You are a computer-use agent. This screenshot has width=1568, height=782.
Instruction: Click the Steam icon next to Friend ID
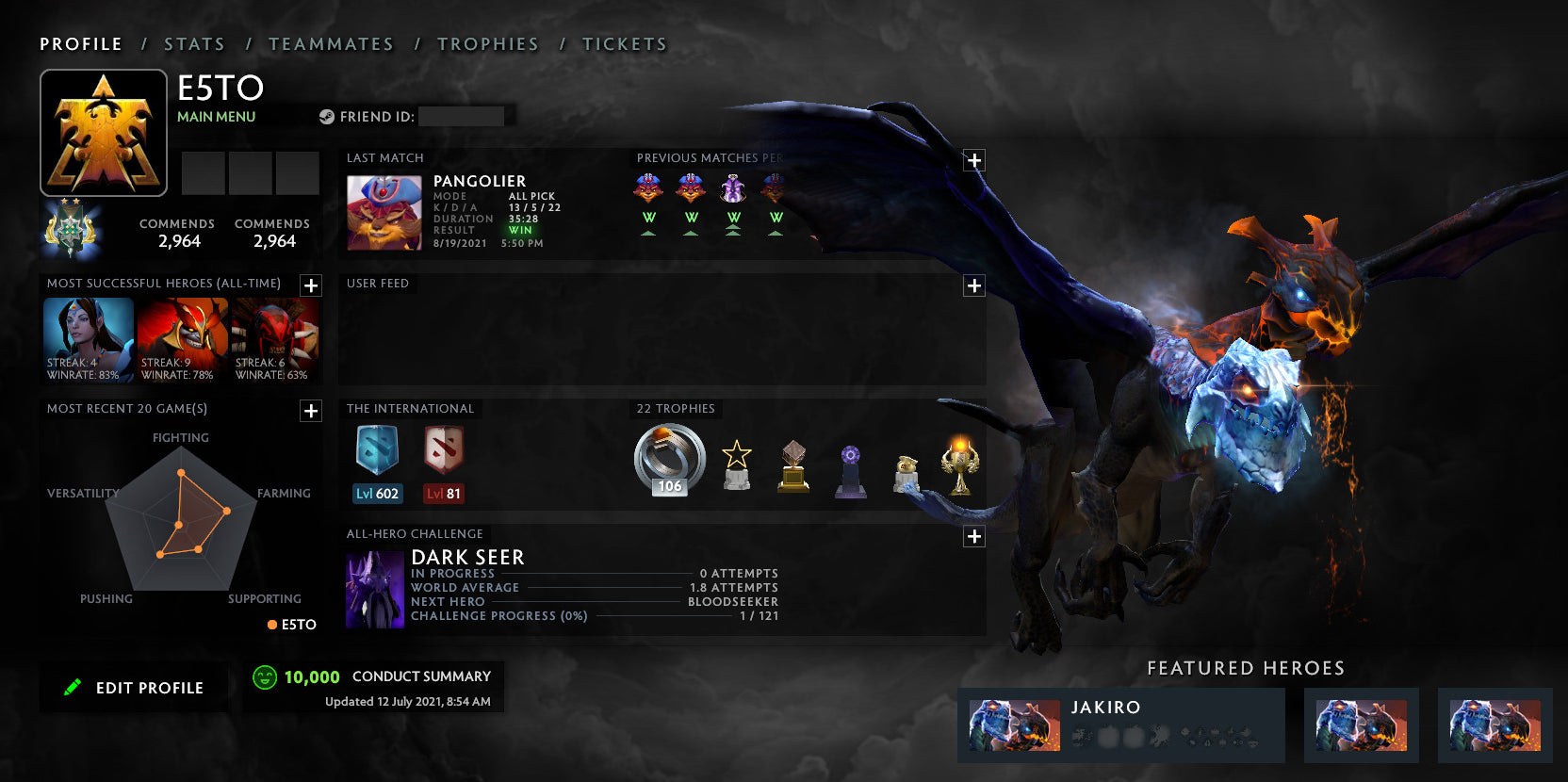click(325, 116)
